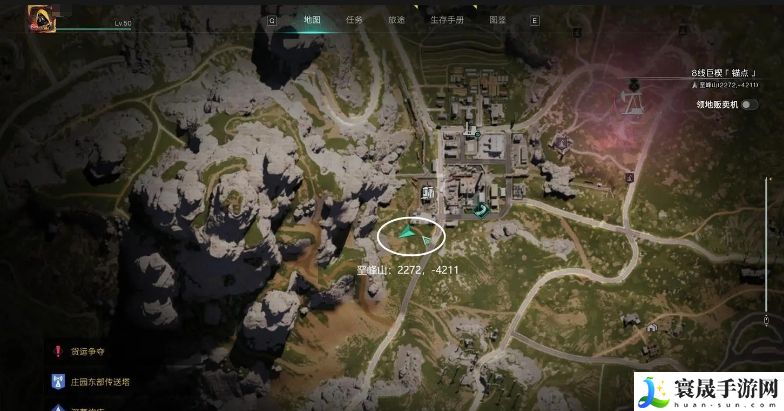Open the 图鉴 codex tab
The height and width of the screenshot is (411, 784).
pos(497,19)
